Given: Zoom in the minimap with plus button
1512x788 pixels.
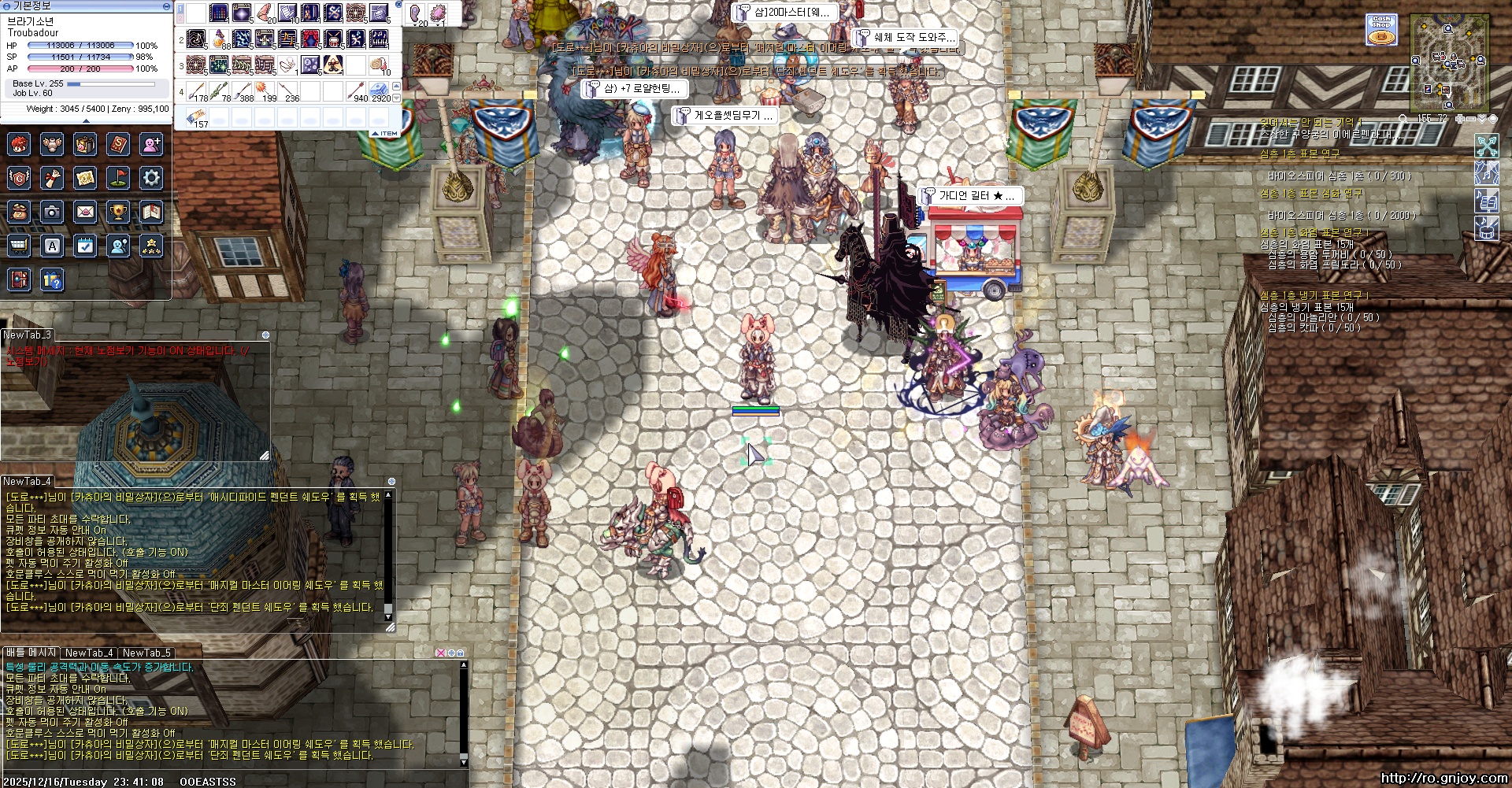Looking at the screenshot, I should 1460,119.
